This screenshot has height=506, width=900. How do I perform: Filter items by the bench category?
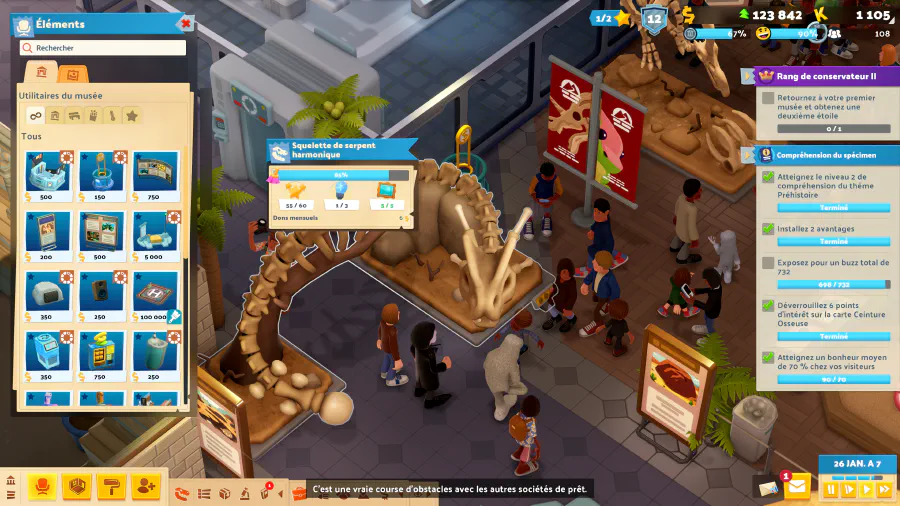(x=74, y=116)
